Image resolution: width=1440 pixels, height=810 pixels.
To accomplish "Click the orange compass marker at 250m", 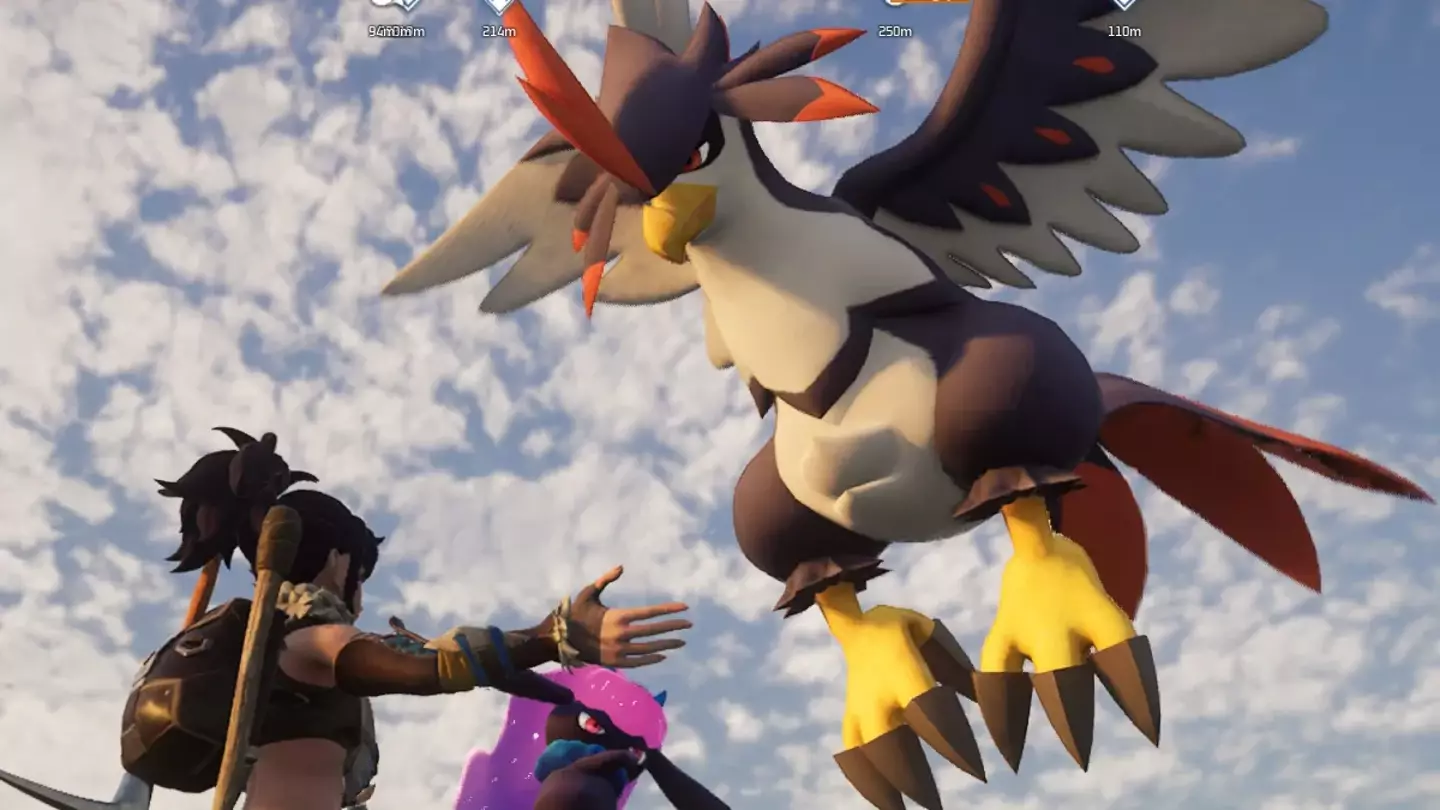I will tap(925, 3).
